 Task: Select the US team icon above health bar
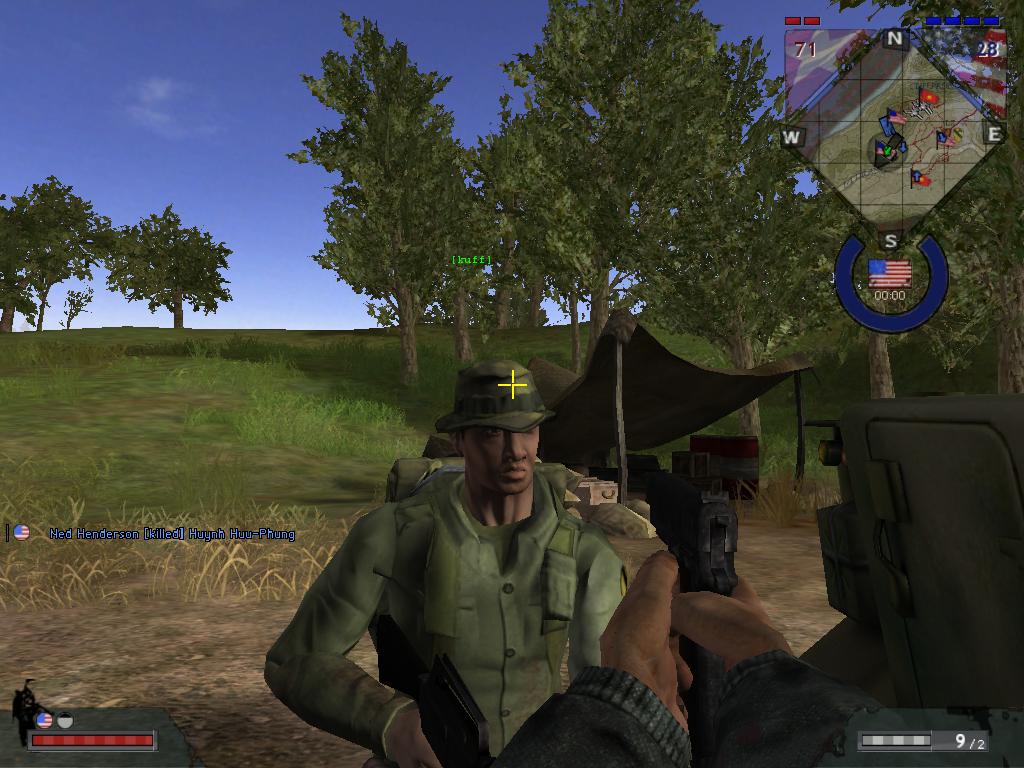pos(44,720)
